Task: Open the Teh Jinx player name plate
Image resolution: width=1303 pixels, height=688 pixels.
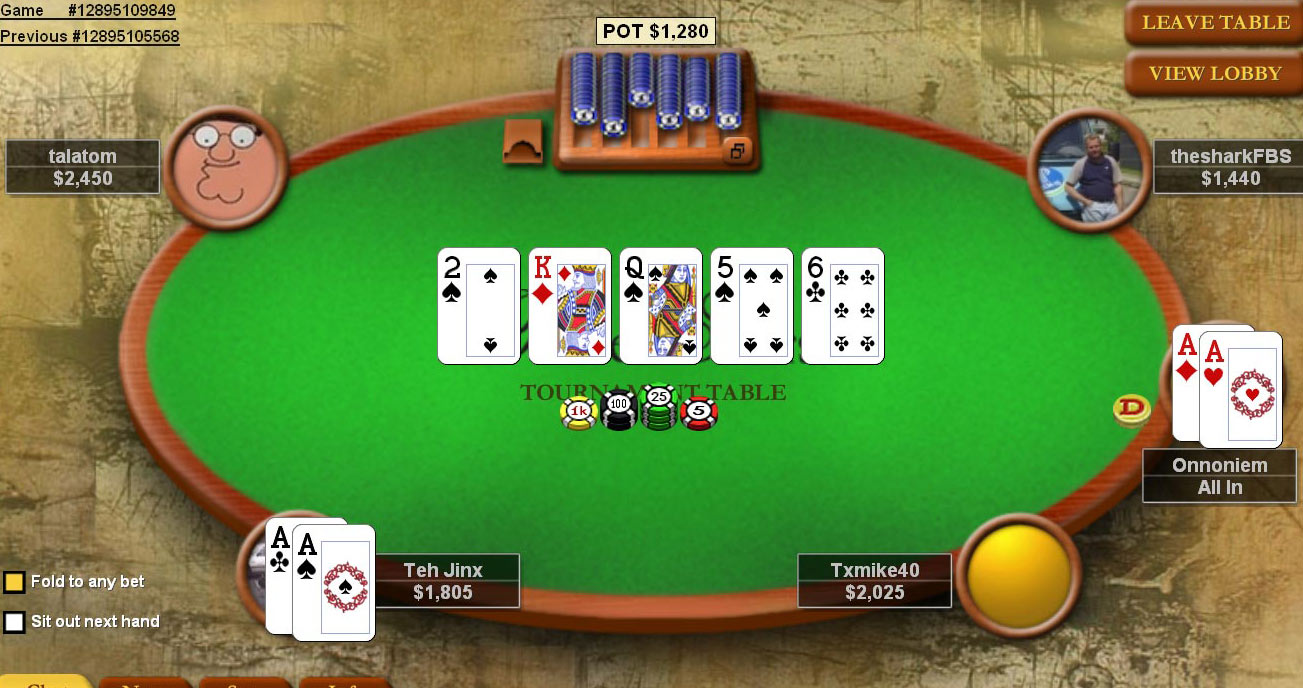Action: (443, 581)
